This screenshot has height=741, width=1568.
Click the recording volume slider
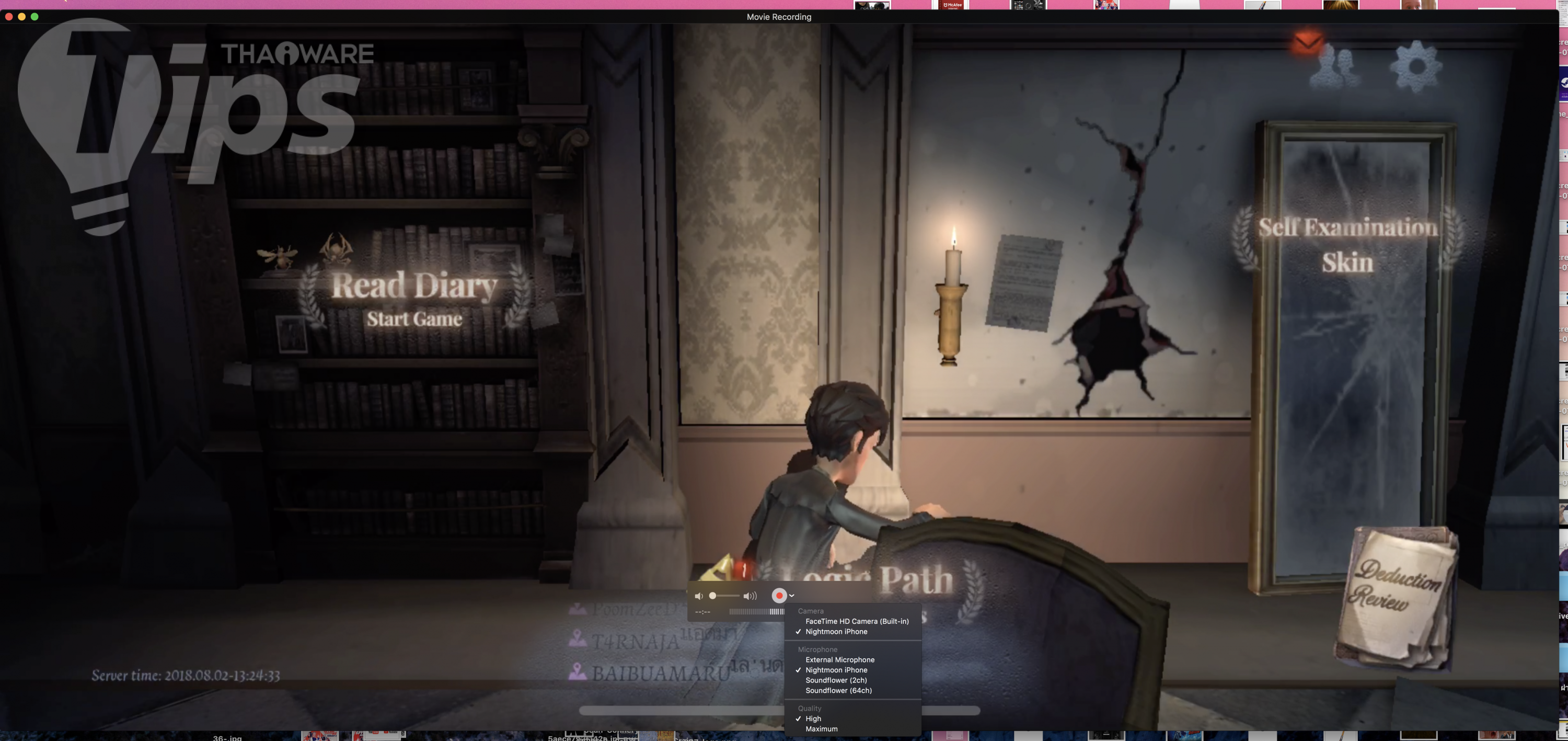(724, 596)
